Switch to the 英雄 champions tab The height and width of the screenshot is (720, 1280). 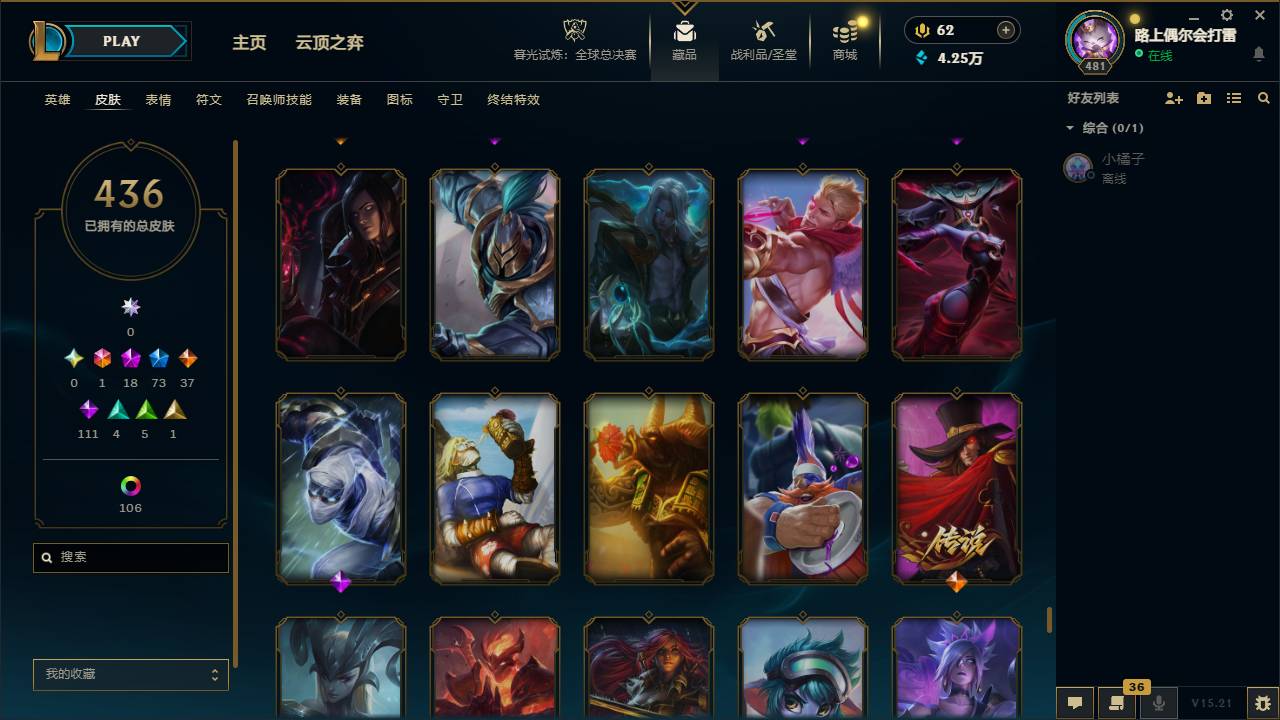click(x=56, y=100)
